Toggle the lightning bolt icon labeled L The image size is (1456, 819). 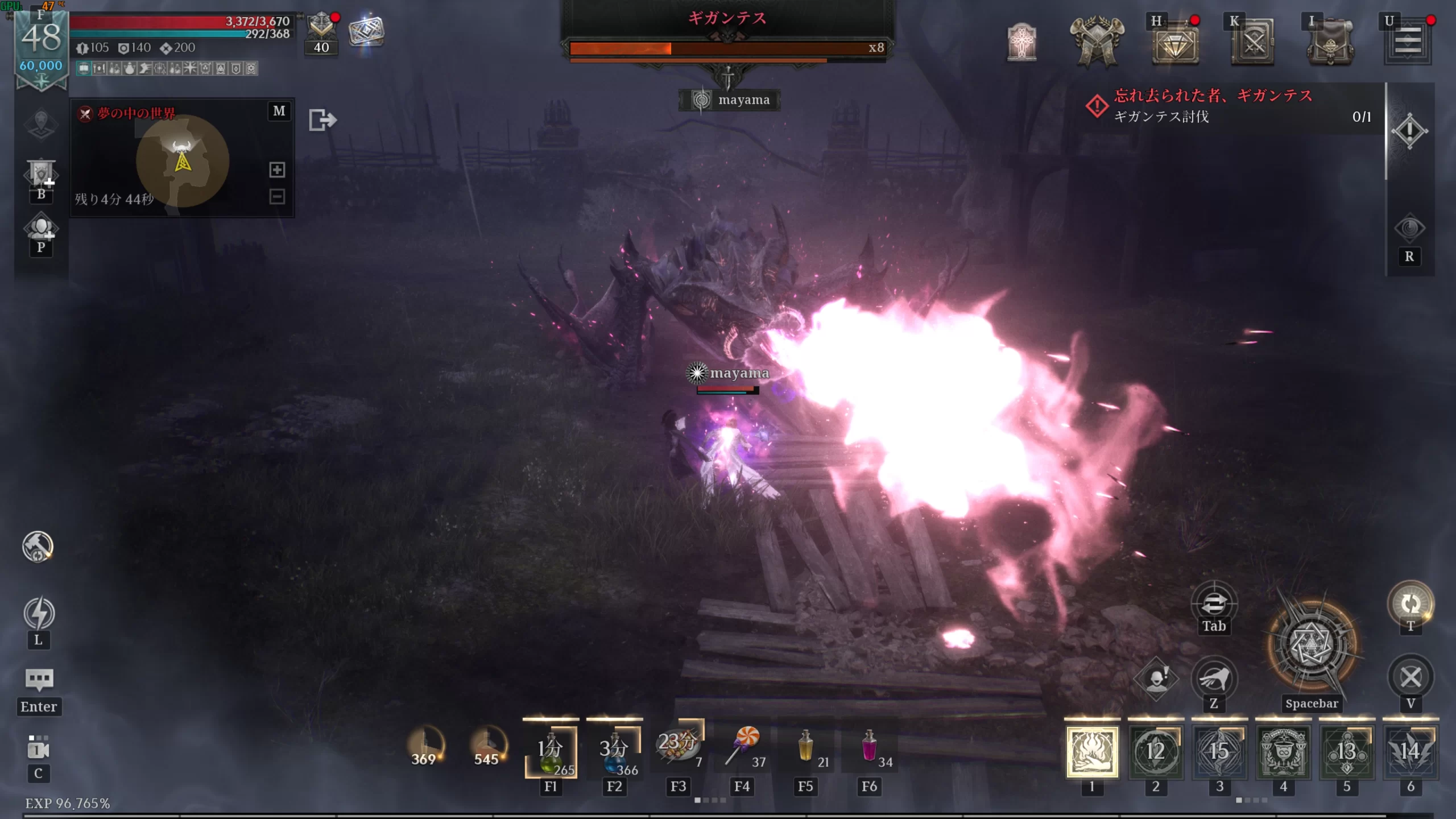(x=39, y=614)
